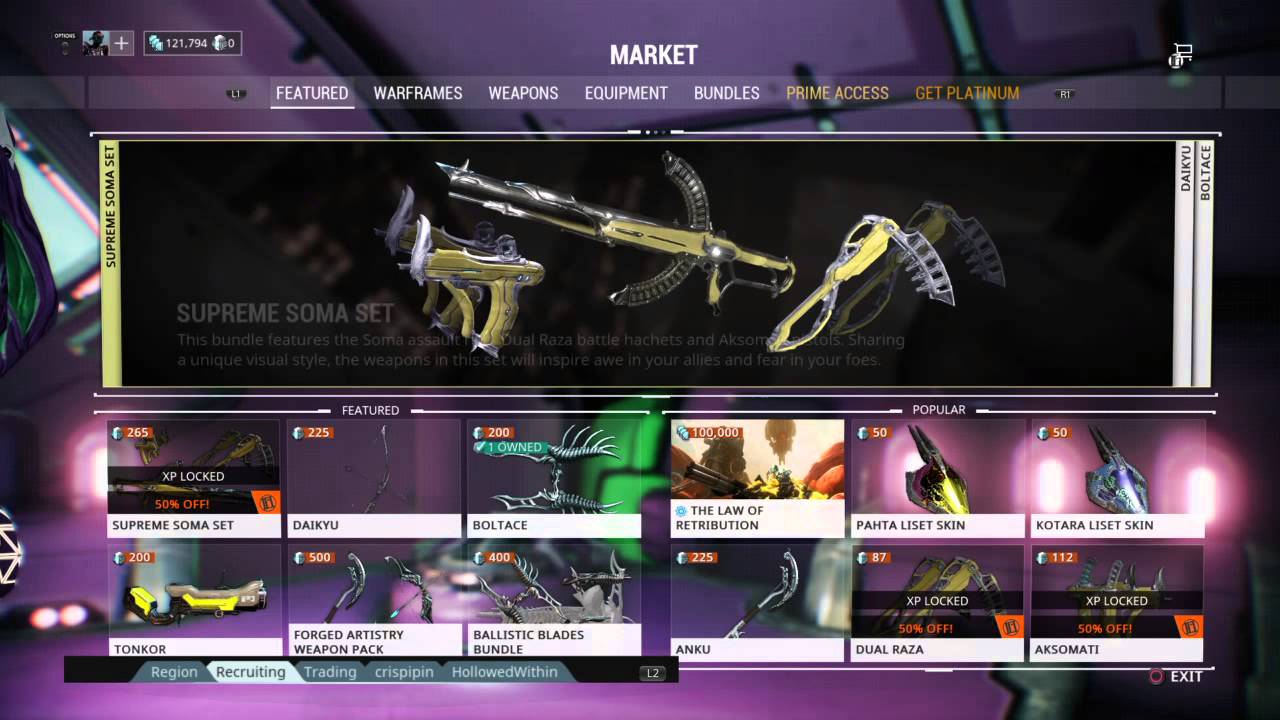Select the WARFRAMES tab
This screenshot has width=1280, height=720.
coord(416,93)
